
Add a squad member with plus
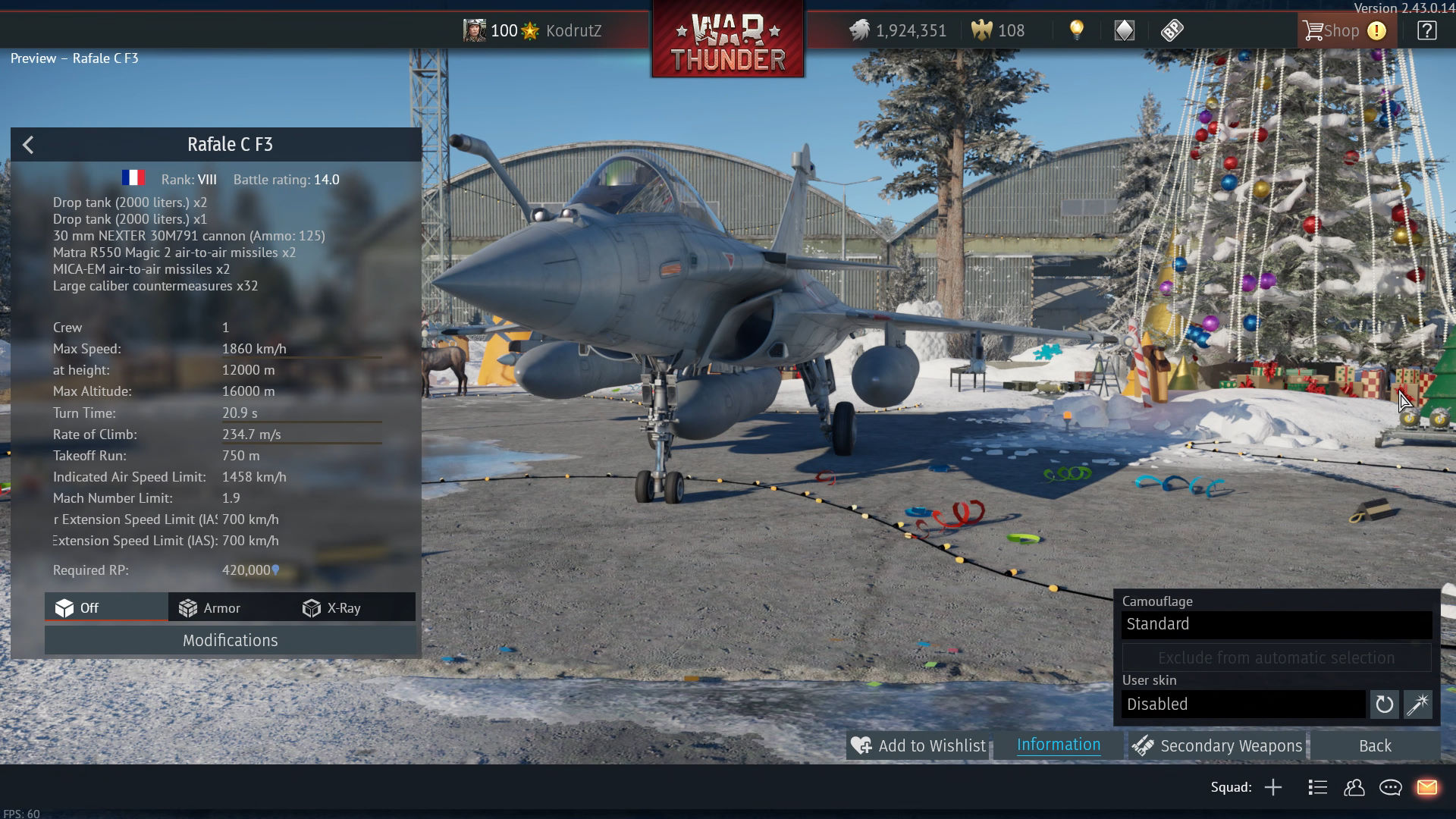click(x=1273, y=788)
